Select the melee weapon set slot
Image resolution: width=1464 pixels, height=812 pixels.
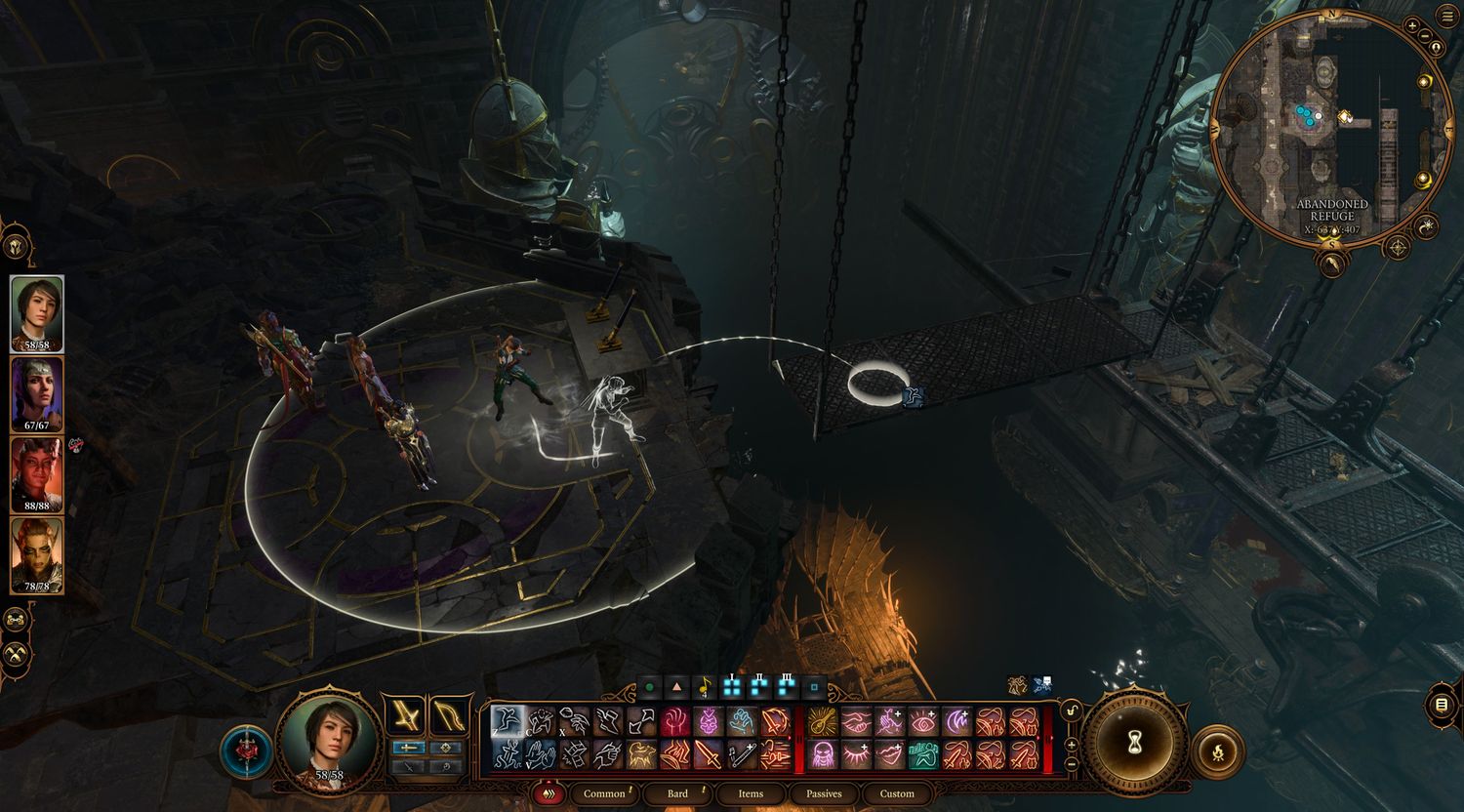(404, 717)
